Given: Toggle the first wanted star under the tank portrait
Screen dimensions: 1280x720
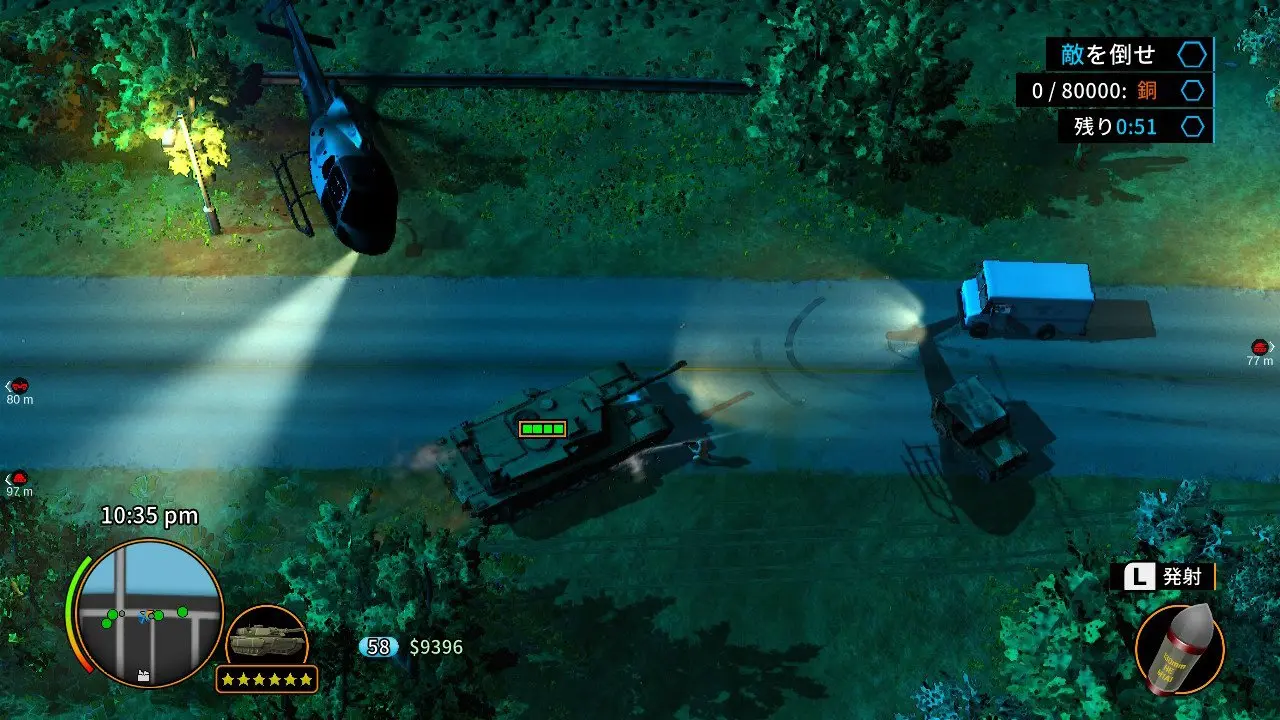Looking at the screenshot, I should coord(228,678).
